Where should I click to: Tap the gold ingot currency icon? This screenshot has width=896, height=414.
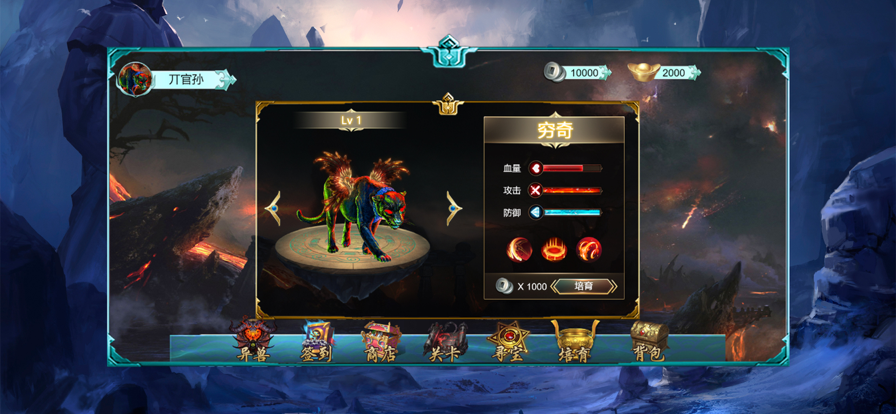click(x=642, y=72)
